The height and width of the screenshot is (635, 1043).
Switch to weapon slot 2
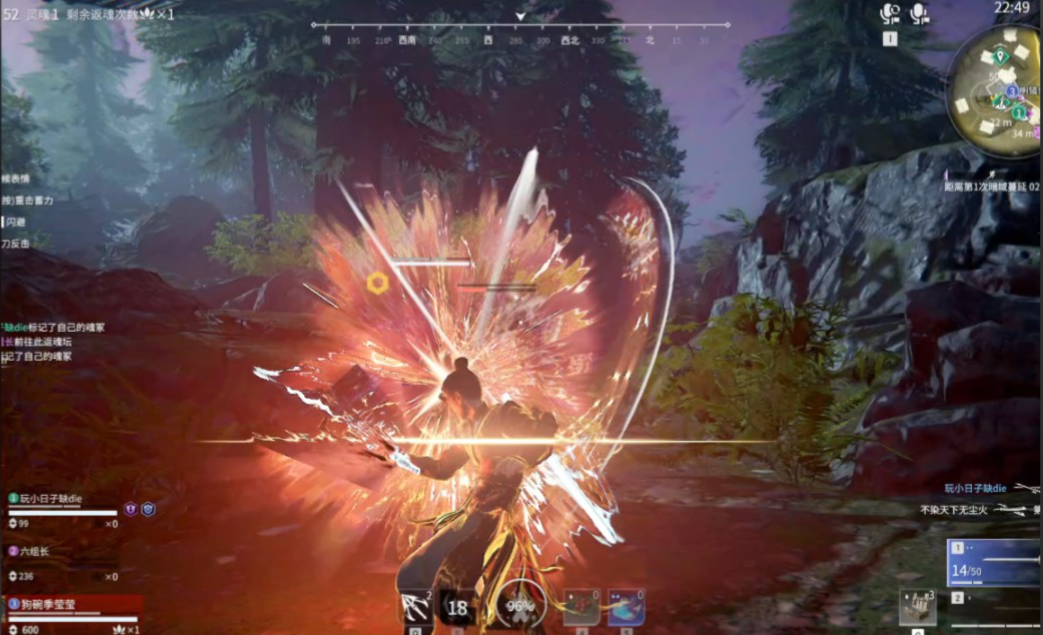pyautogui.click(x=993, y=599)
